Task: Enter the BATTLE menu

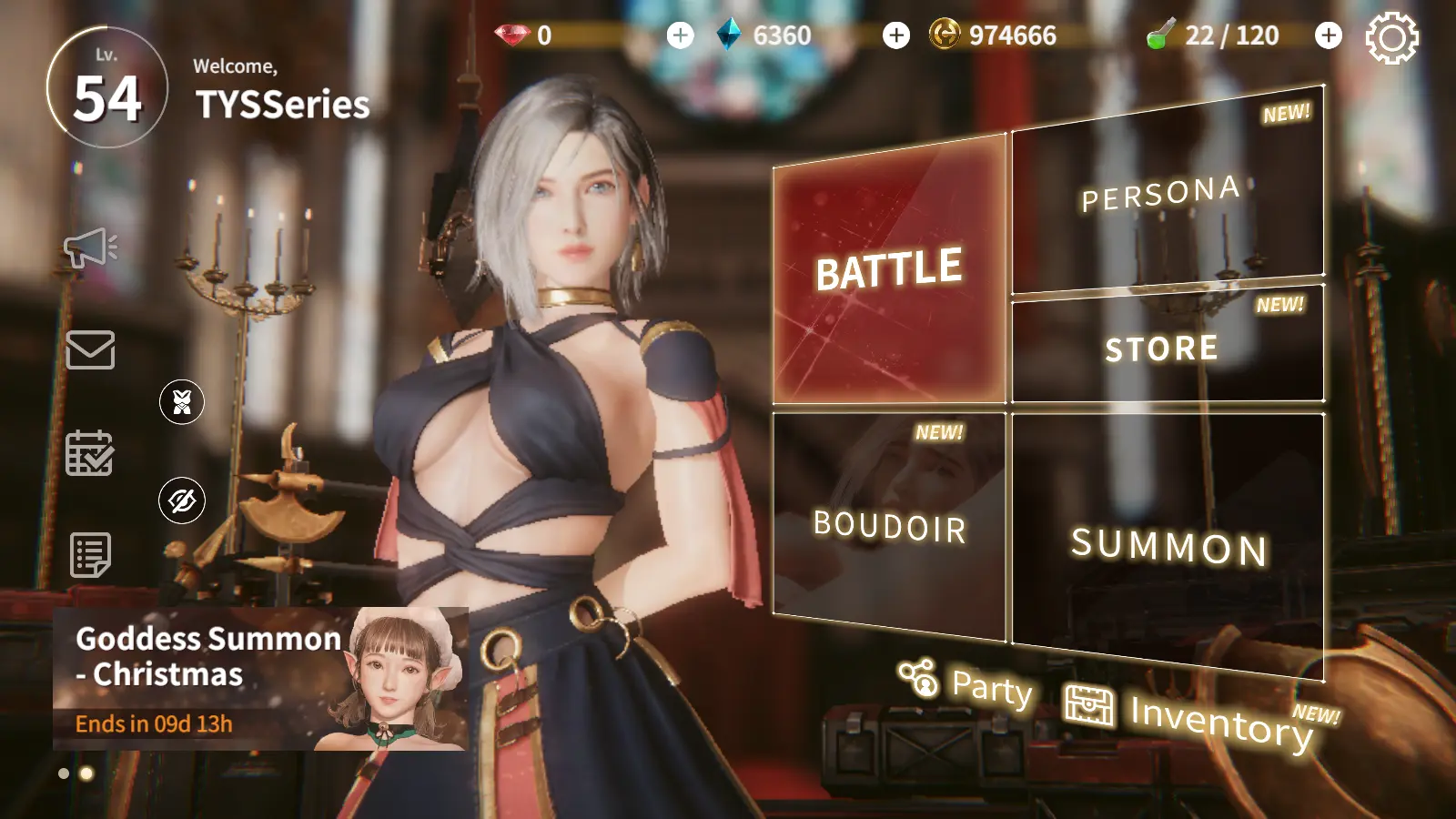Action: [x=889, y=270]
